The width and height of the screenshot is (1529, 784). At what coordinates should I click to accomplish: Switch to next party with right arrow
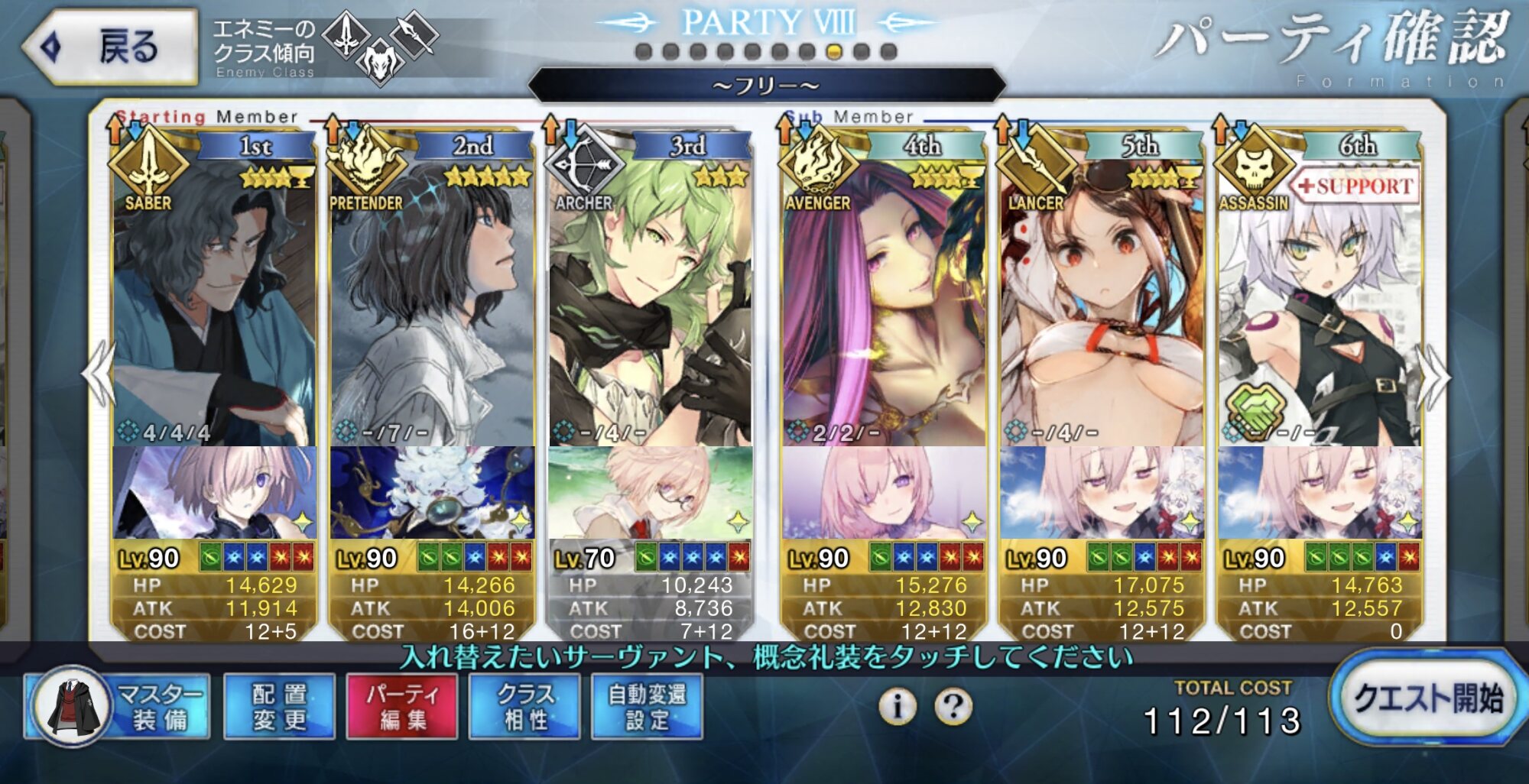coord(1434,376)
